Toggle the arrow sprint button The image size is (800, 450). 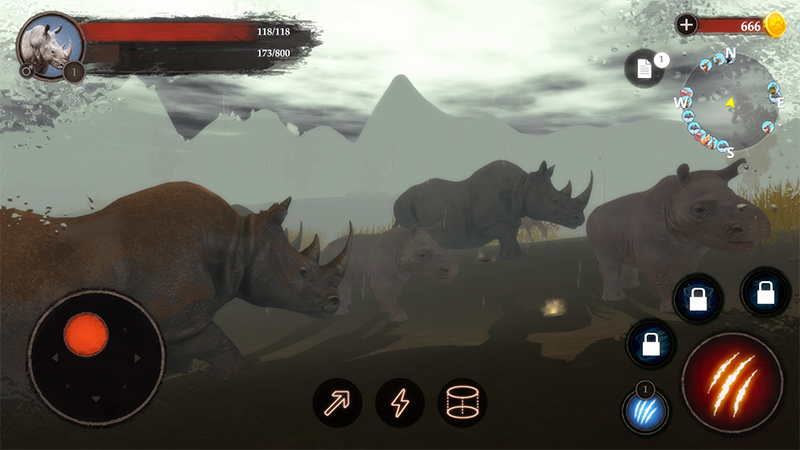(x=337, y=403)
